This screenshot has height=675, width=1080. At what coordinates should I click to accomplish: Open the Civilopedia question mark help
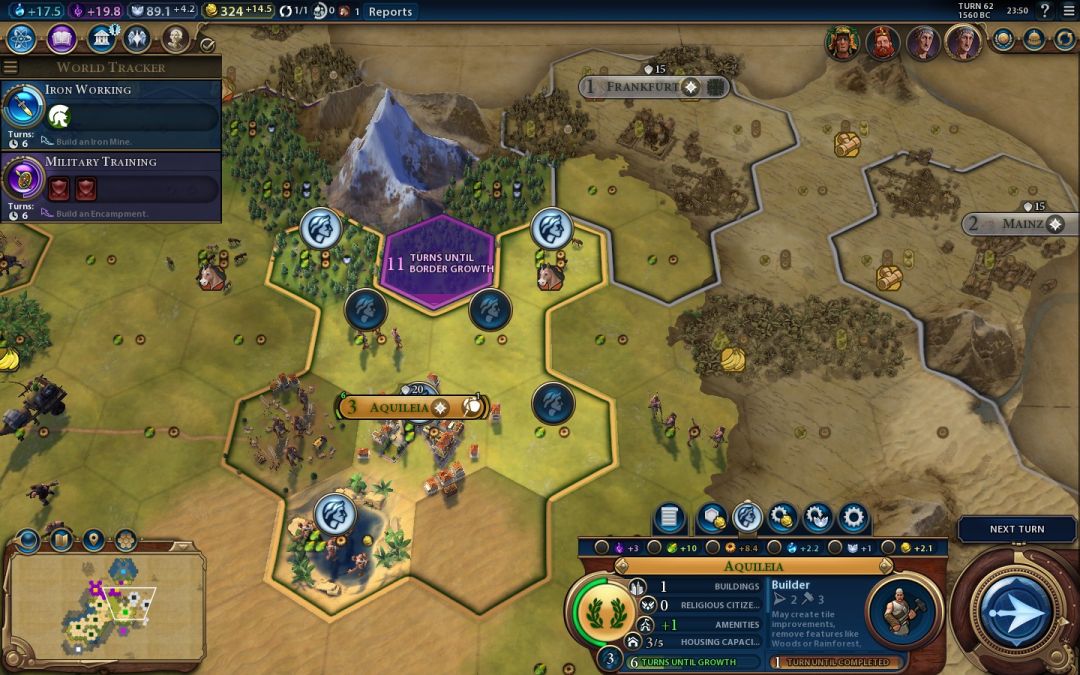pyautogui.click(x=1044, y=11)
